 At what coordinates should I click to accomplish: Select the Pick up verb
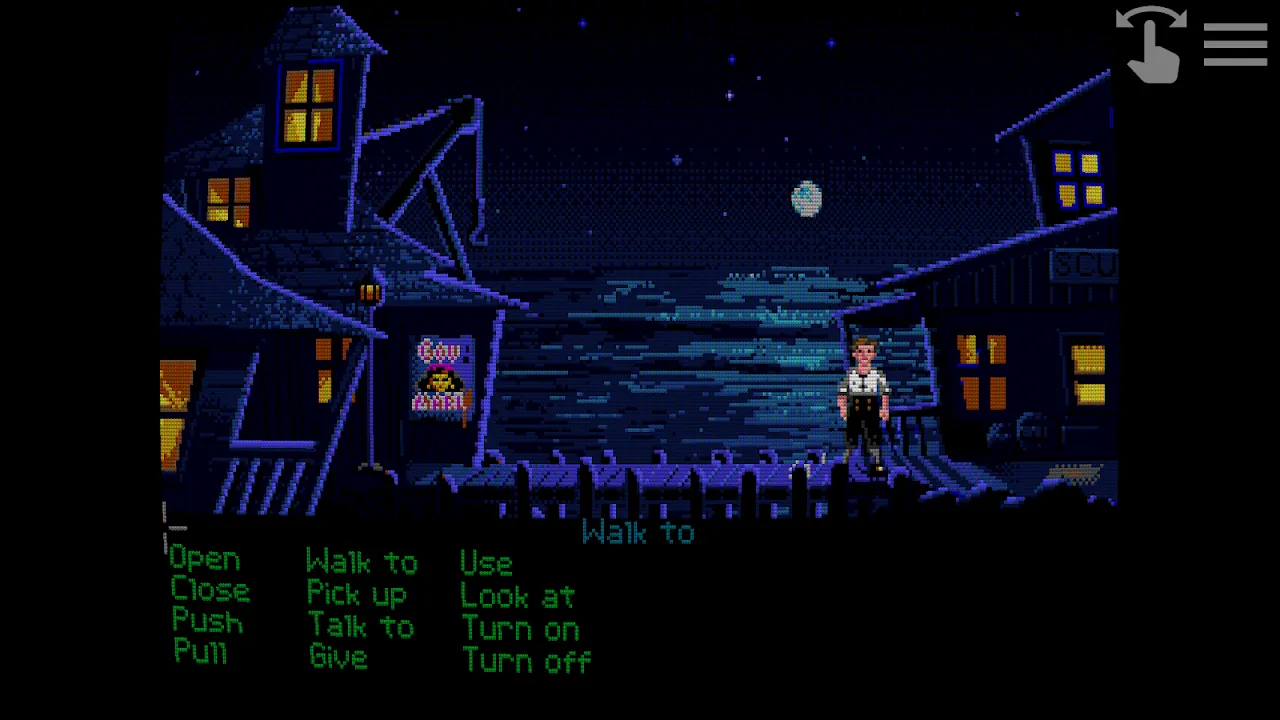click(357, 594)
